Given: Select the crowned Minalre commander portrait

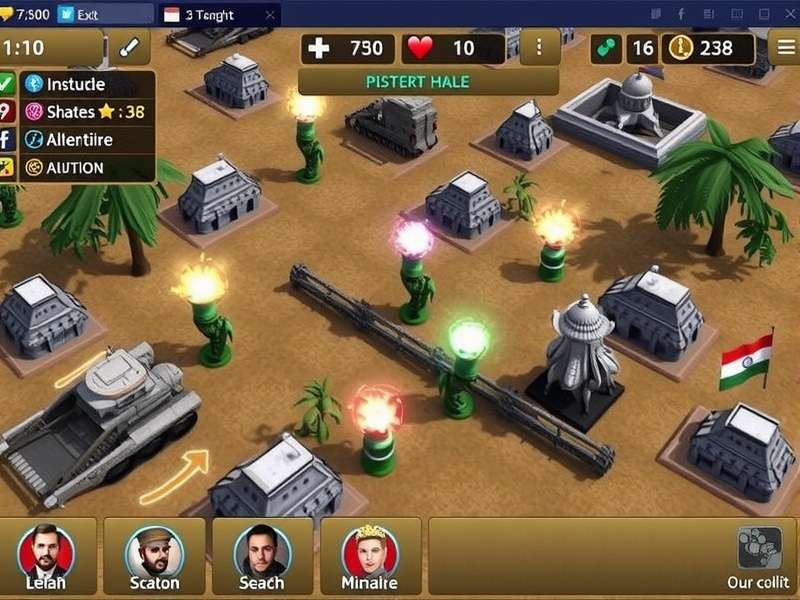Looking at the screenshot, I should click(369, 551).
